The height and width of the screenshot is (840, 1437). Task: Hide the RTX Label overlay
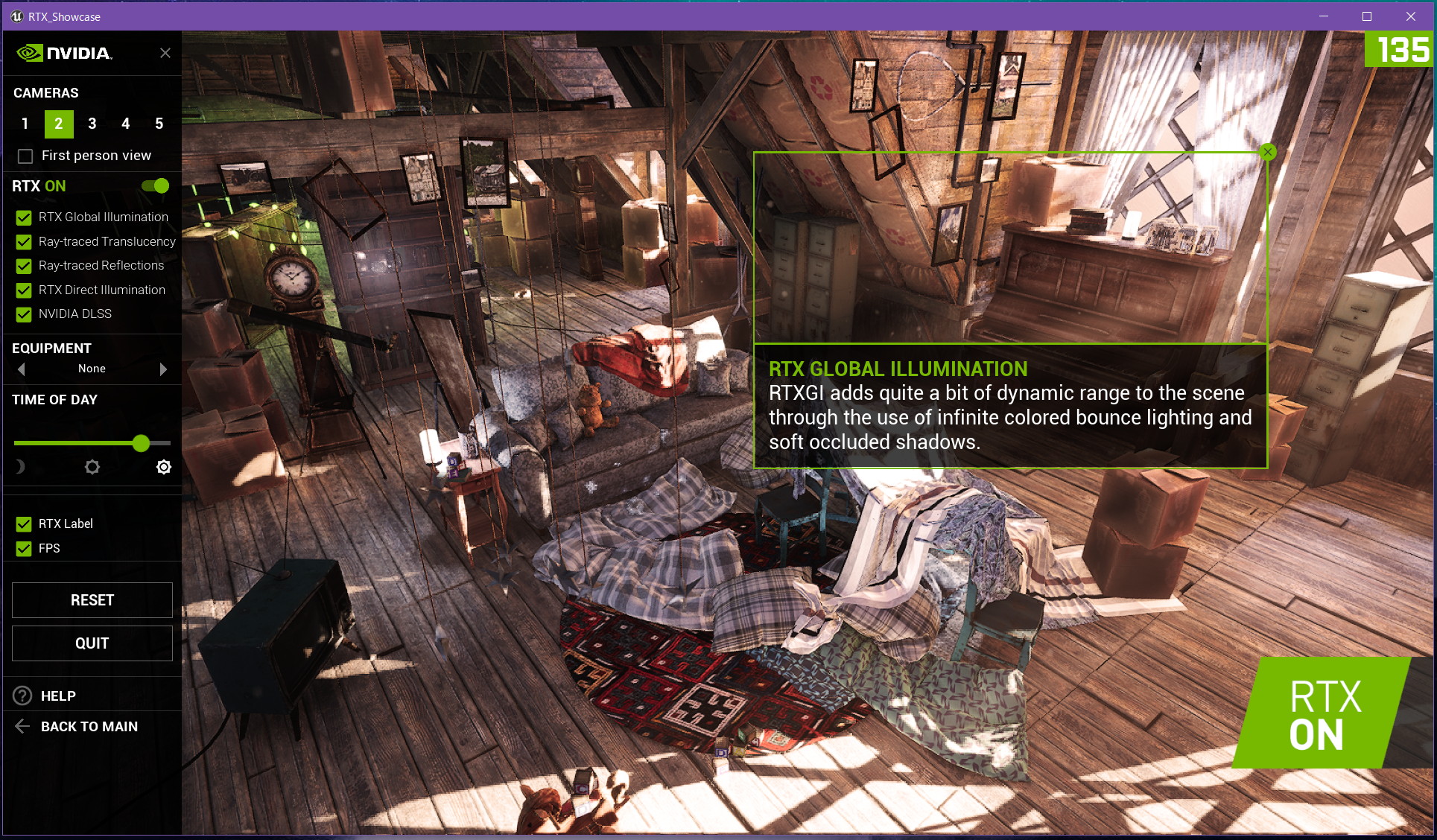24,524
